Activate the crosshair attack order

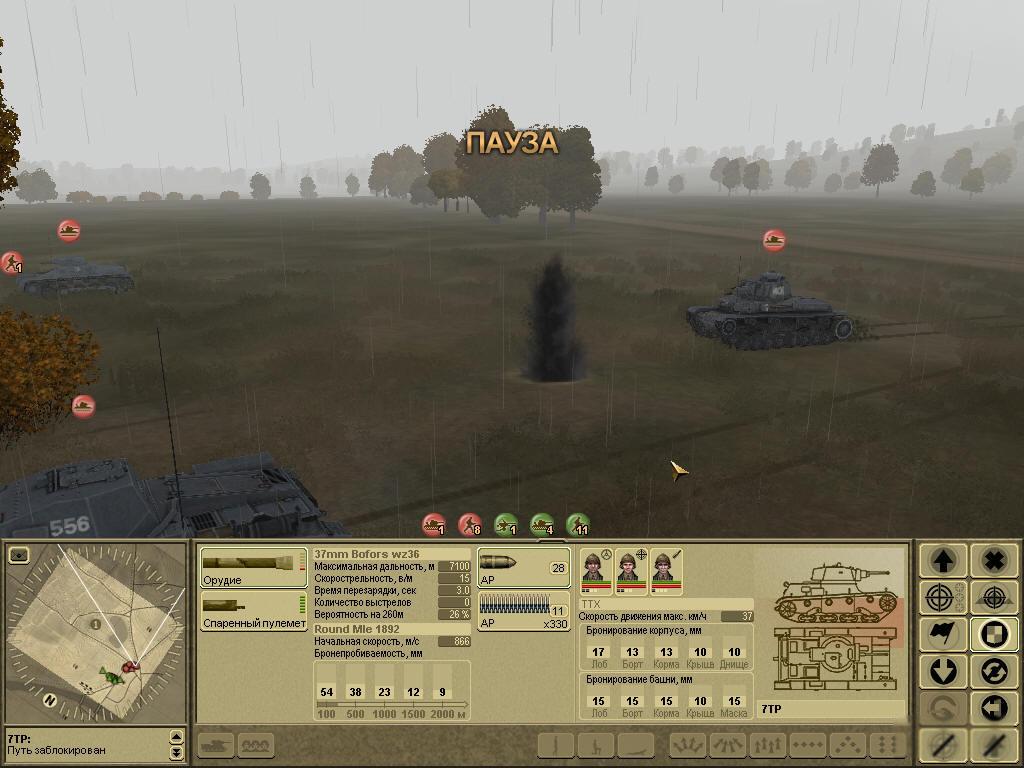(943, 598)
